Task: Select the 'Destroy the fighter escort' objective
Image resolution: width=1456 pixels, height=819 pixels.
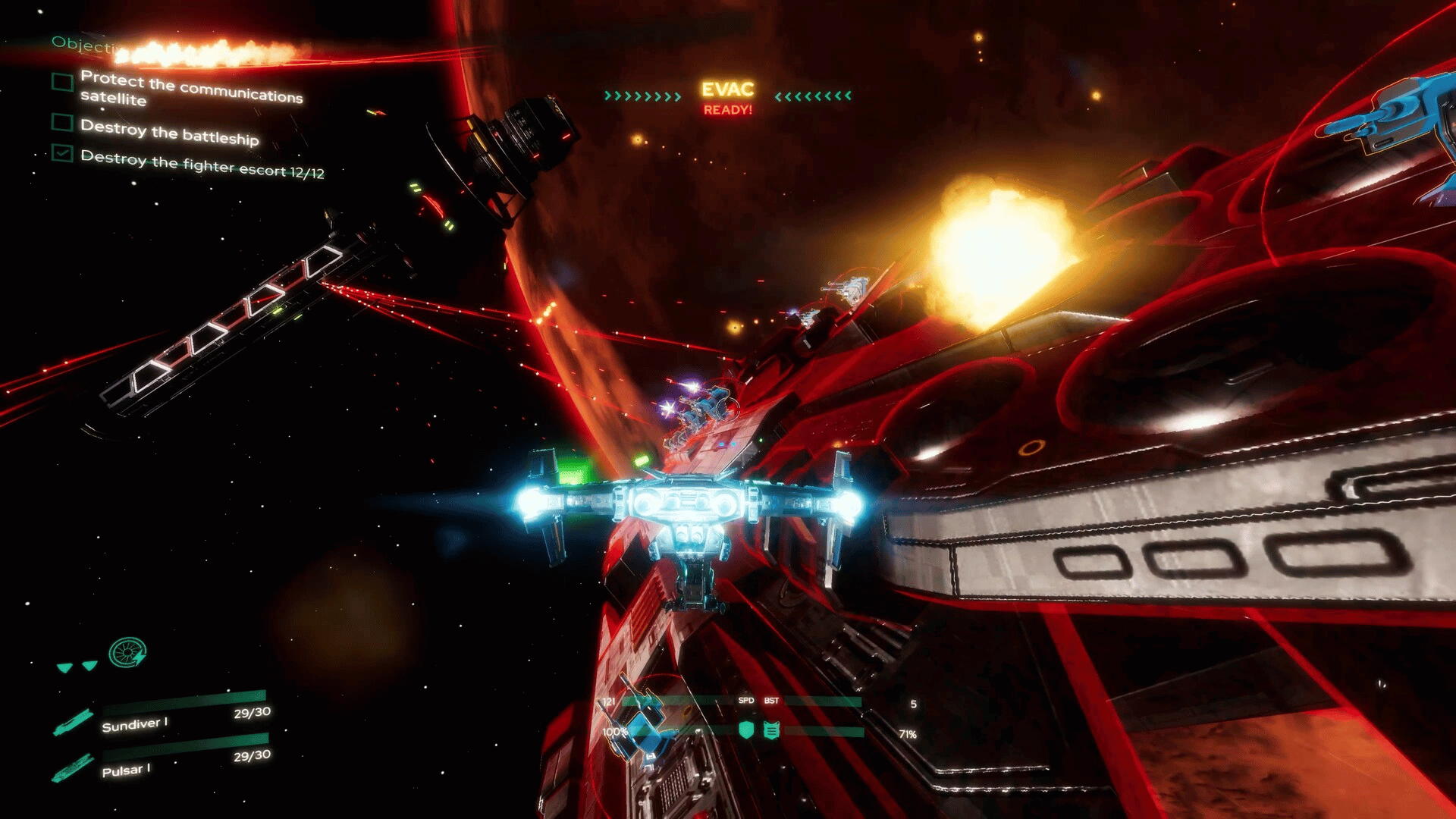Action: coord(202,164)
